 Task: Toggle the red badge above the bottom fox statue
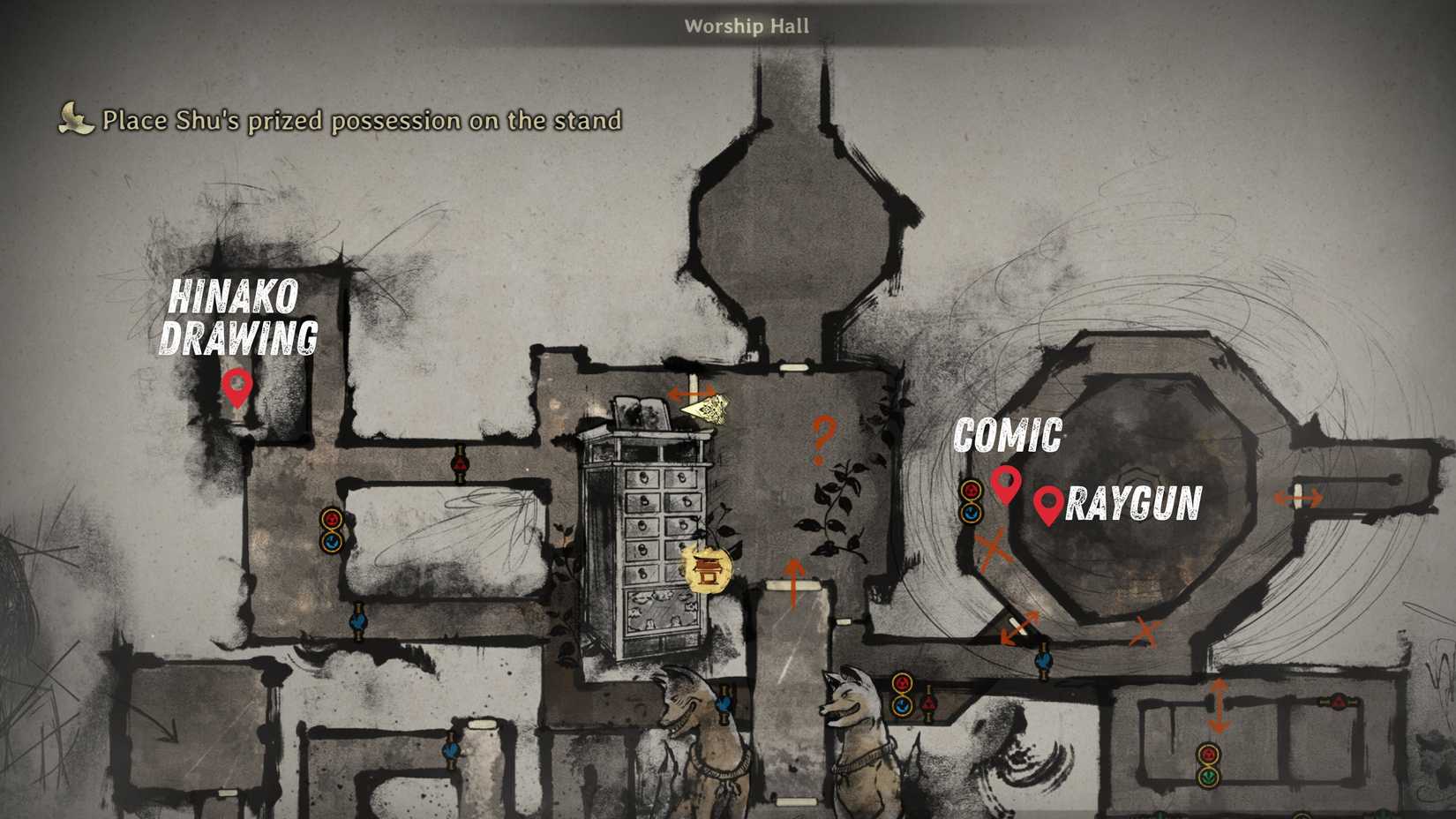pos(902,681)
